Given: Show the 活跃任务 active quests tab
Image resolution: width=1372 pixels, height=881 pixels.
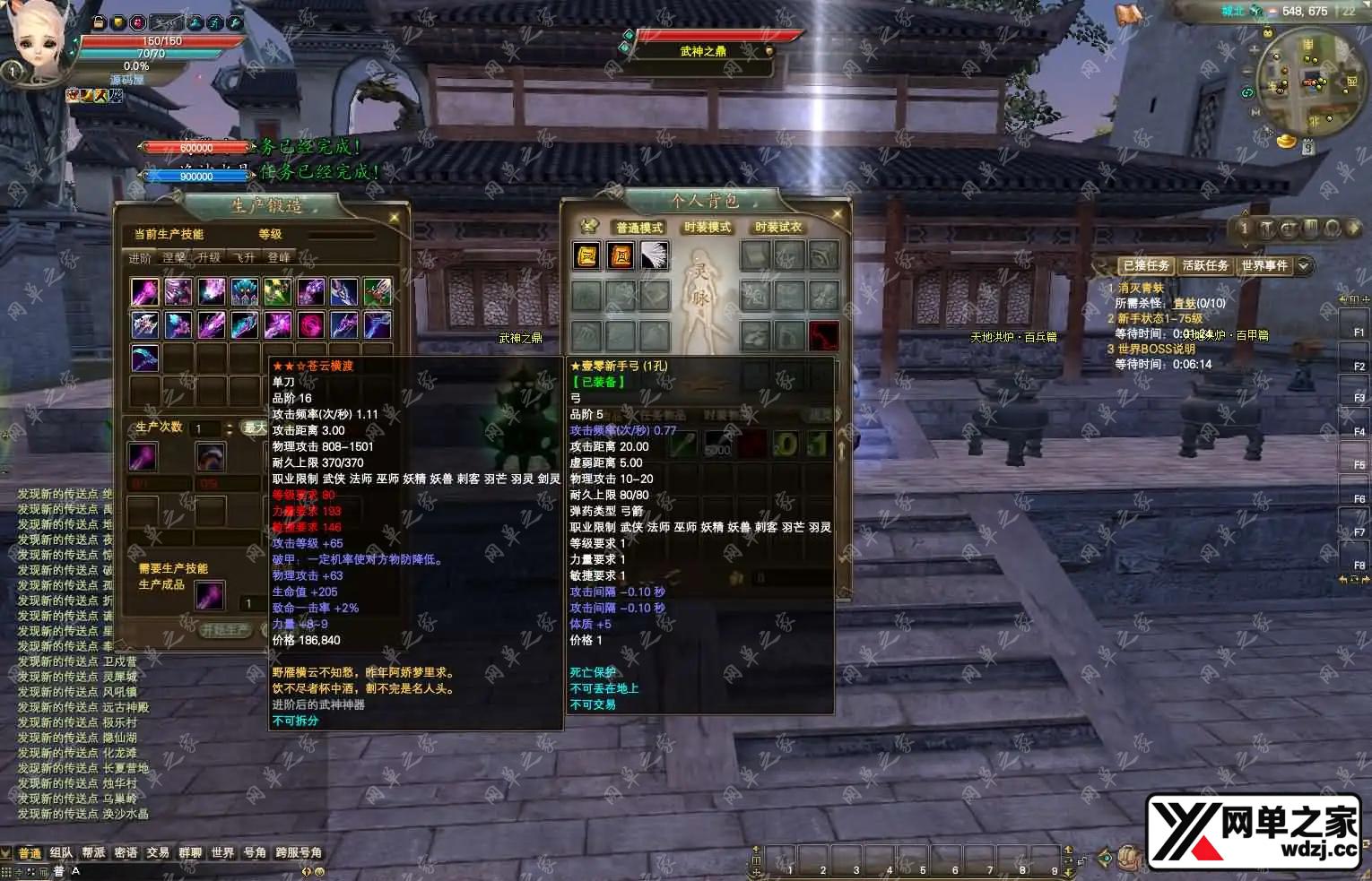Looking at the screenshot, I should pyautogui.click(x=1204, y=266).
